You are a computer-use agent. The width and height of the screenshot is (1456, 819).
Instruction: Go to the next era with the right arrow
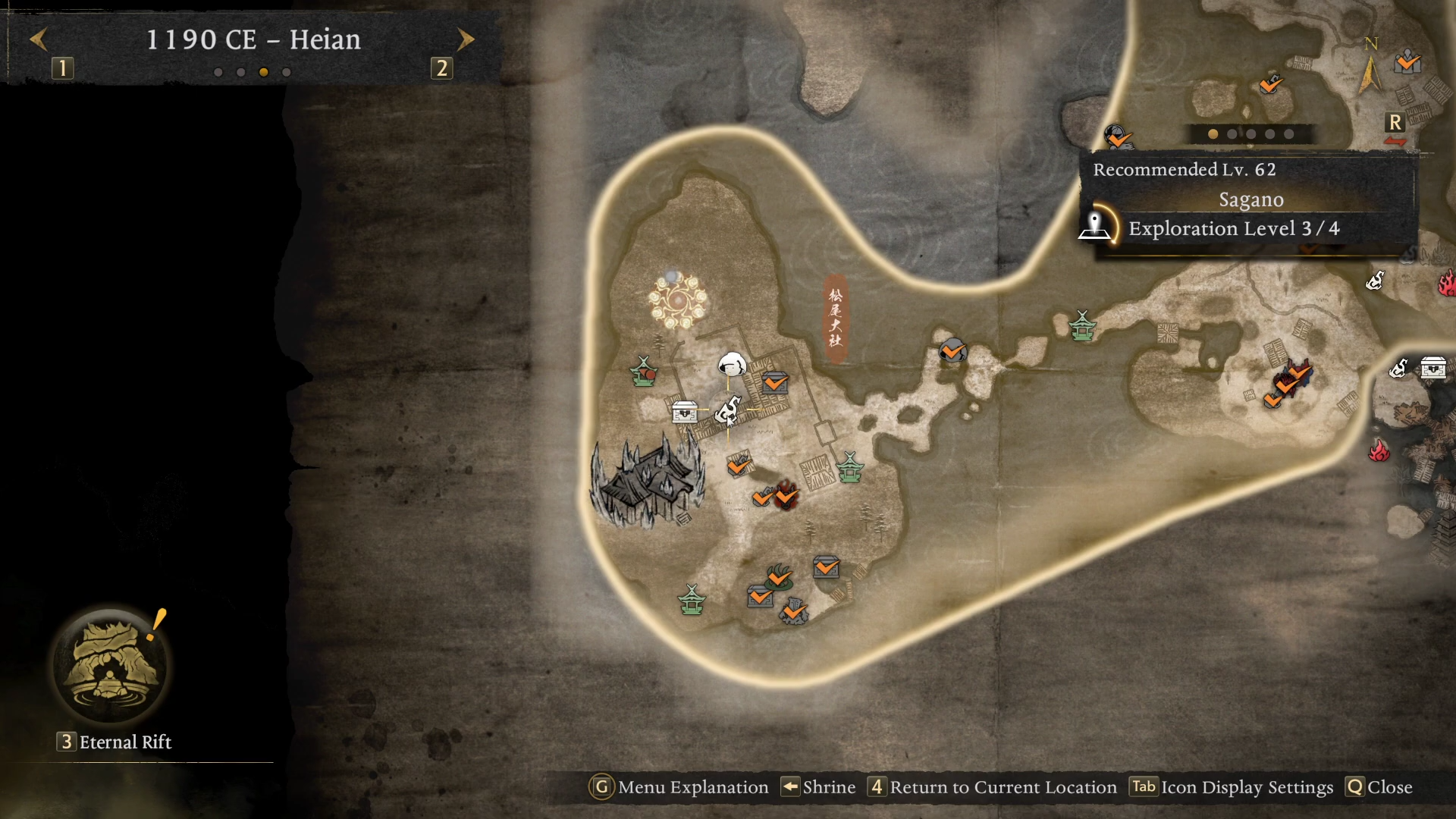coord(466,39)
